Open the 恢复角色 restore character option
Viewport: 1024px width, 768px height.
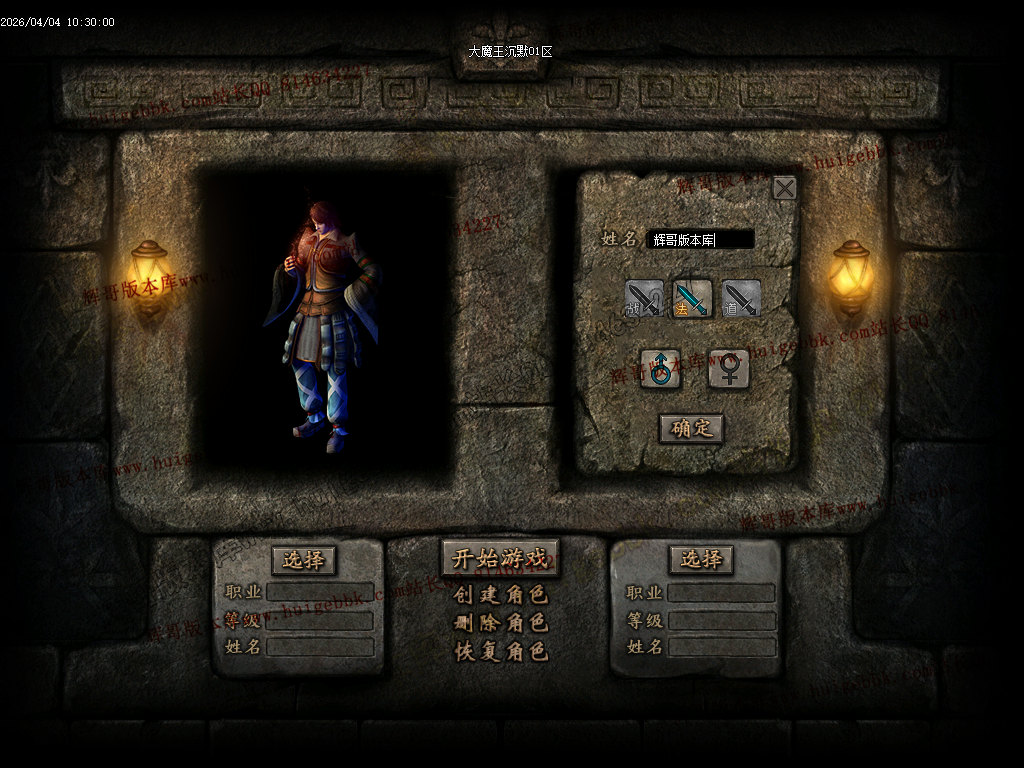click(500, 651)
